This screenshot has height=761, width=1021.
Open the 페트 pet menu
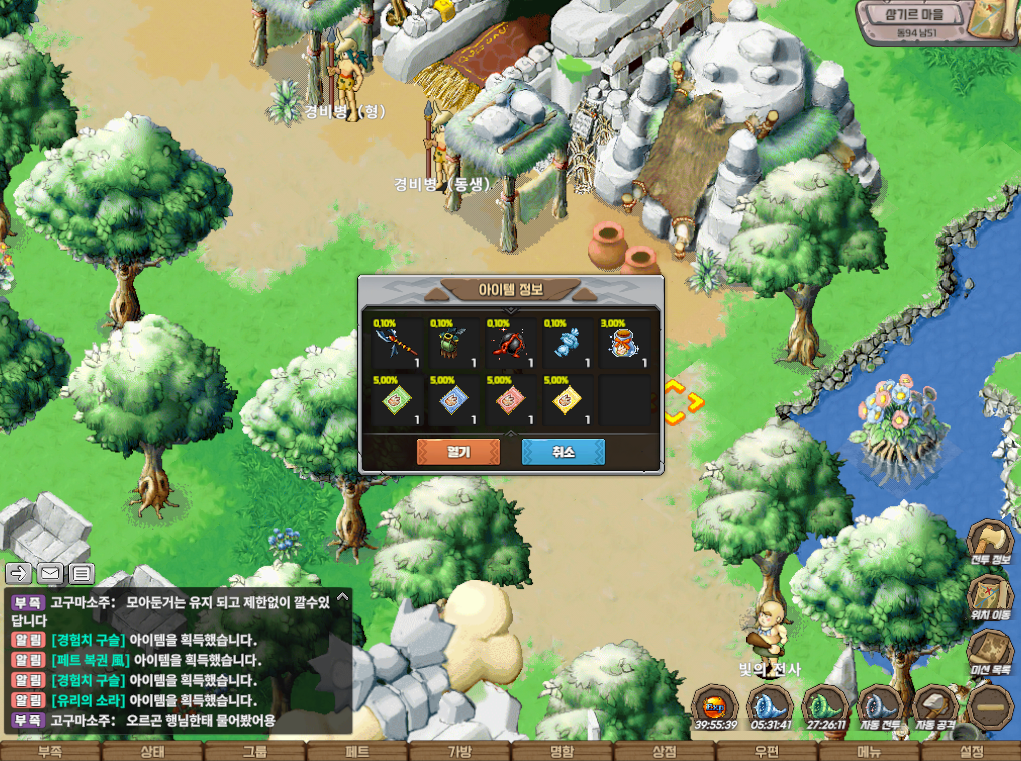pyautogui.click(x=357, y=751)
